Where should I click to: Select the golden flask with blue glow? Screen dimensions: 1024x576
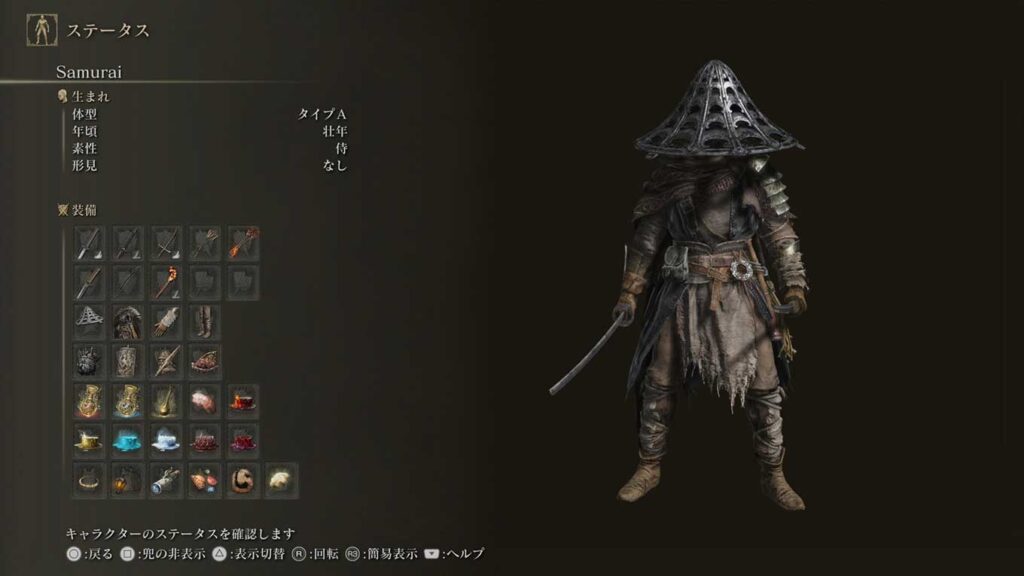[128, 401]
